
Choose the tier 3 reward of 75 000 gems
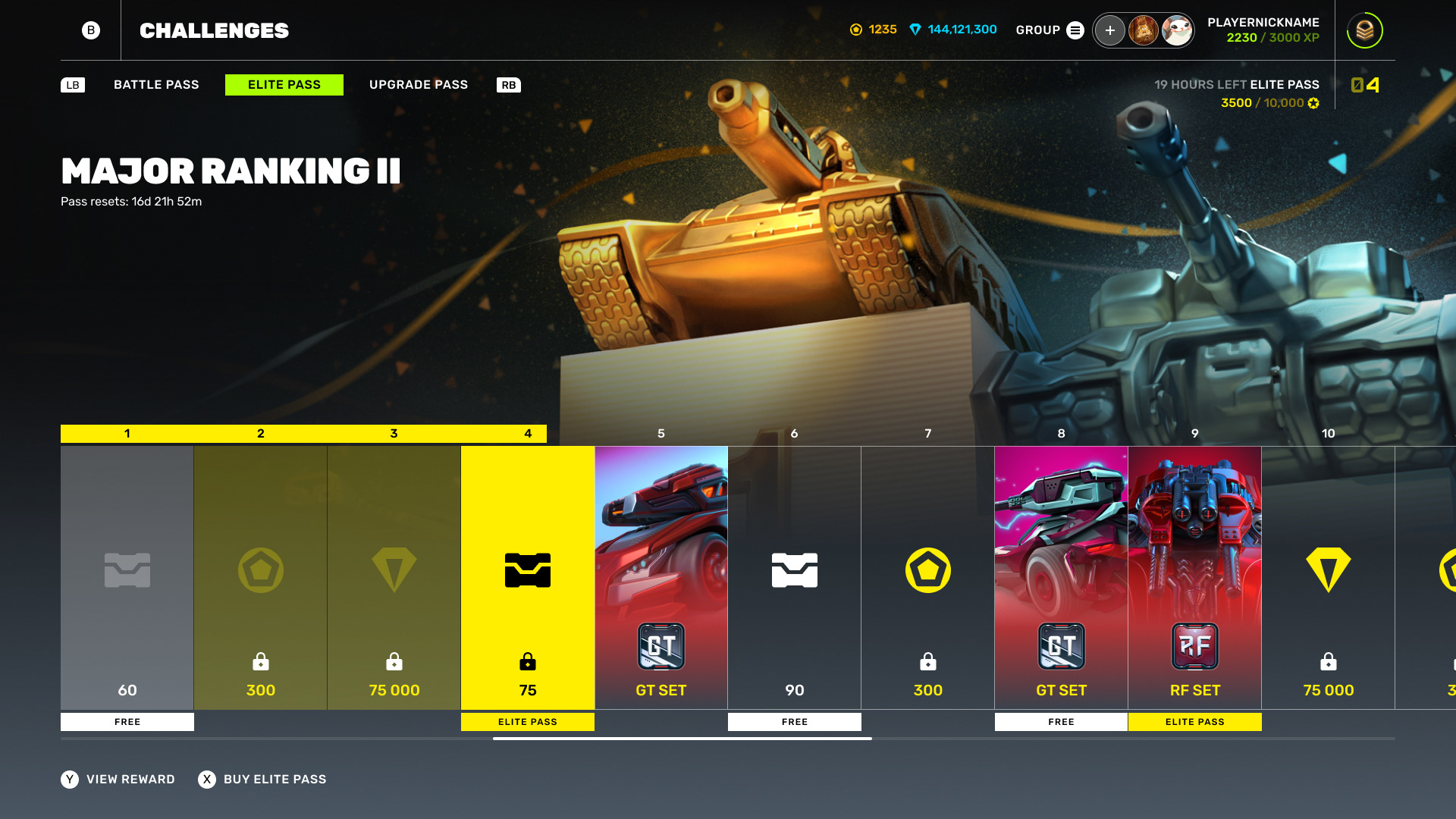click(x=394, y=578)
